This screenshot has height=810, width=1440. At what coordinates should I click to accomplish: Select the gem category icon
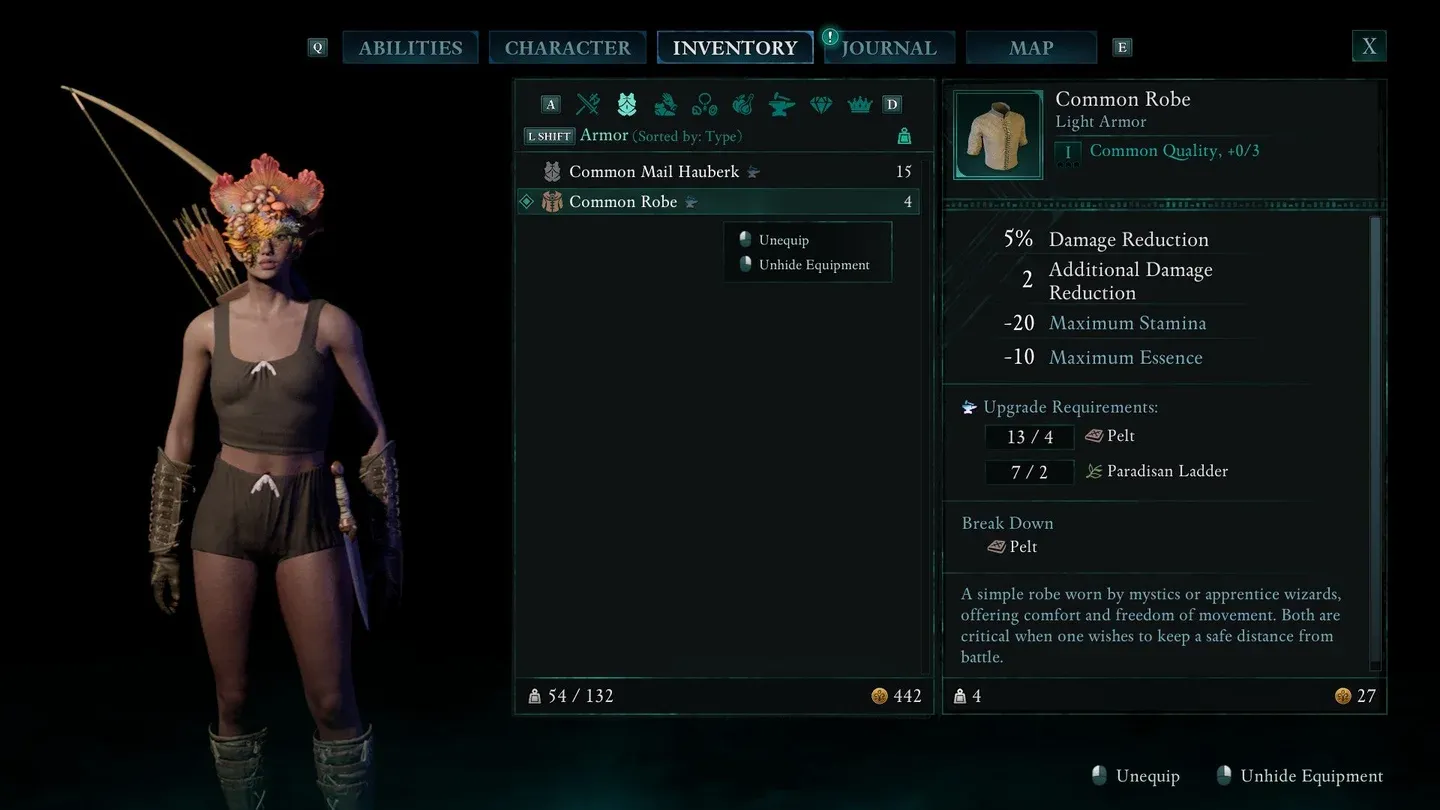tap(821, 104)
